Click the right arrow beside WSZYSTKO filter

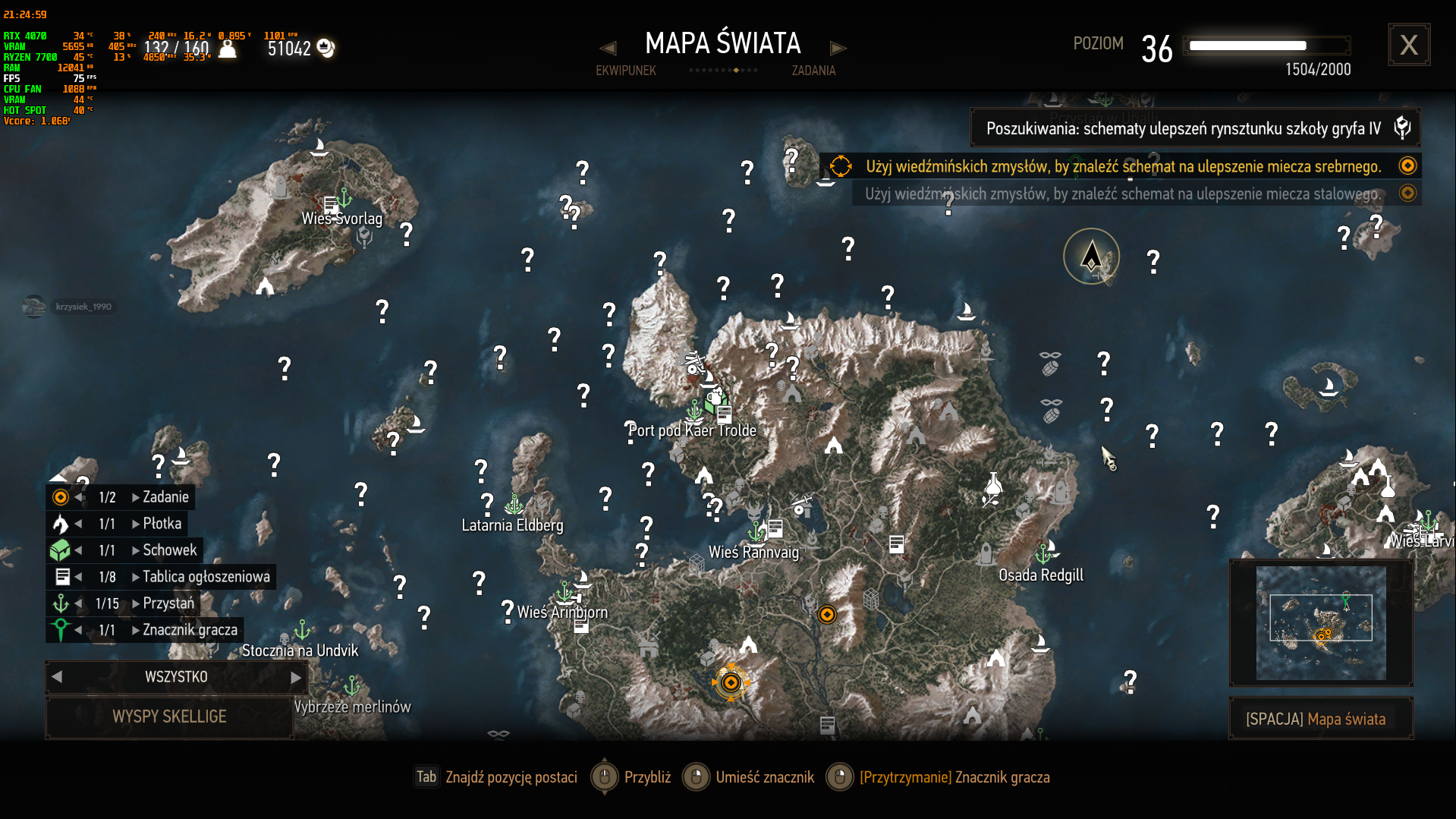pos(296,676)
